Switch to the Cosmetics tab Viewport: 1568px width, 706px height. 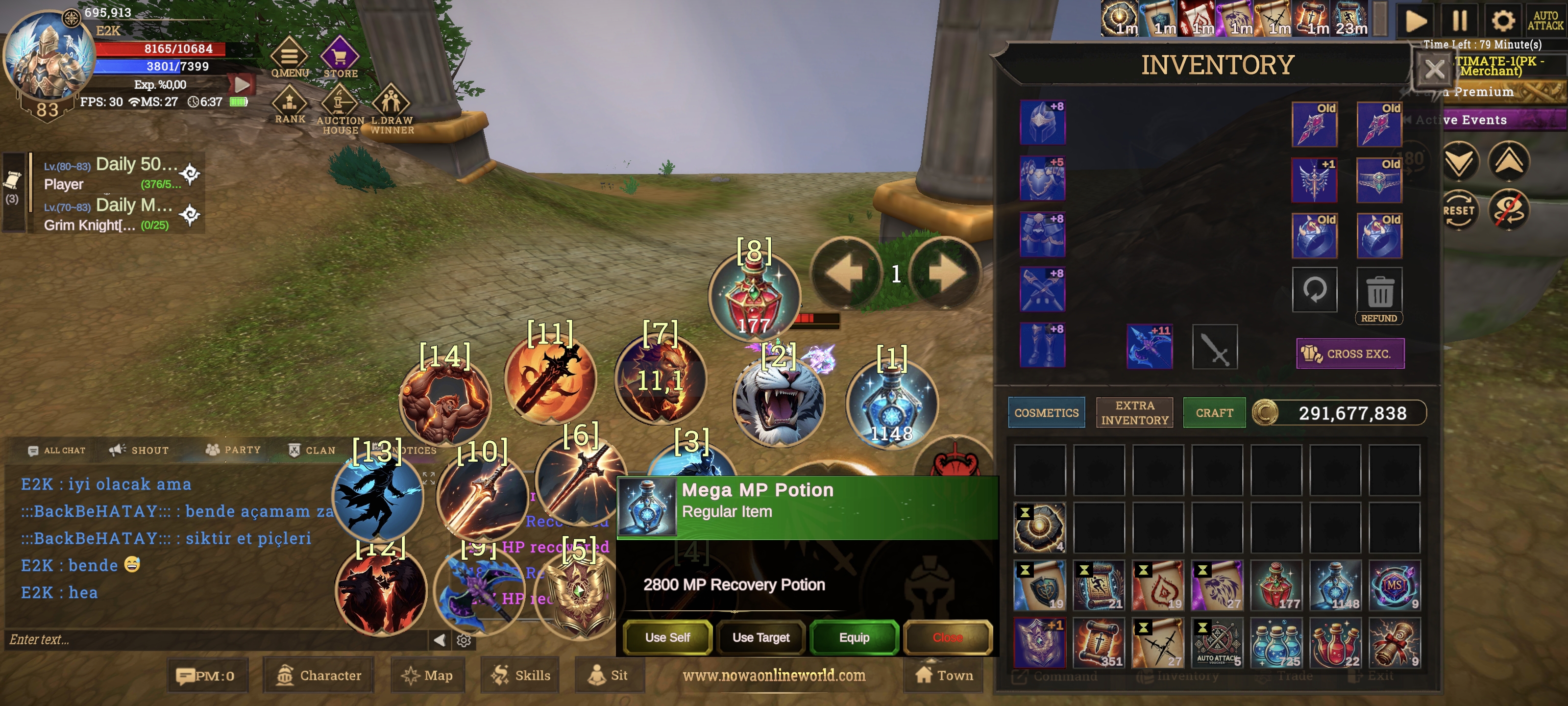coord(1046,412)
